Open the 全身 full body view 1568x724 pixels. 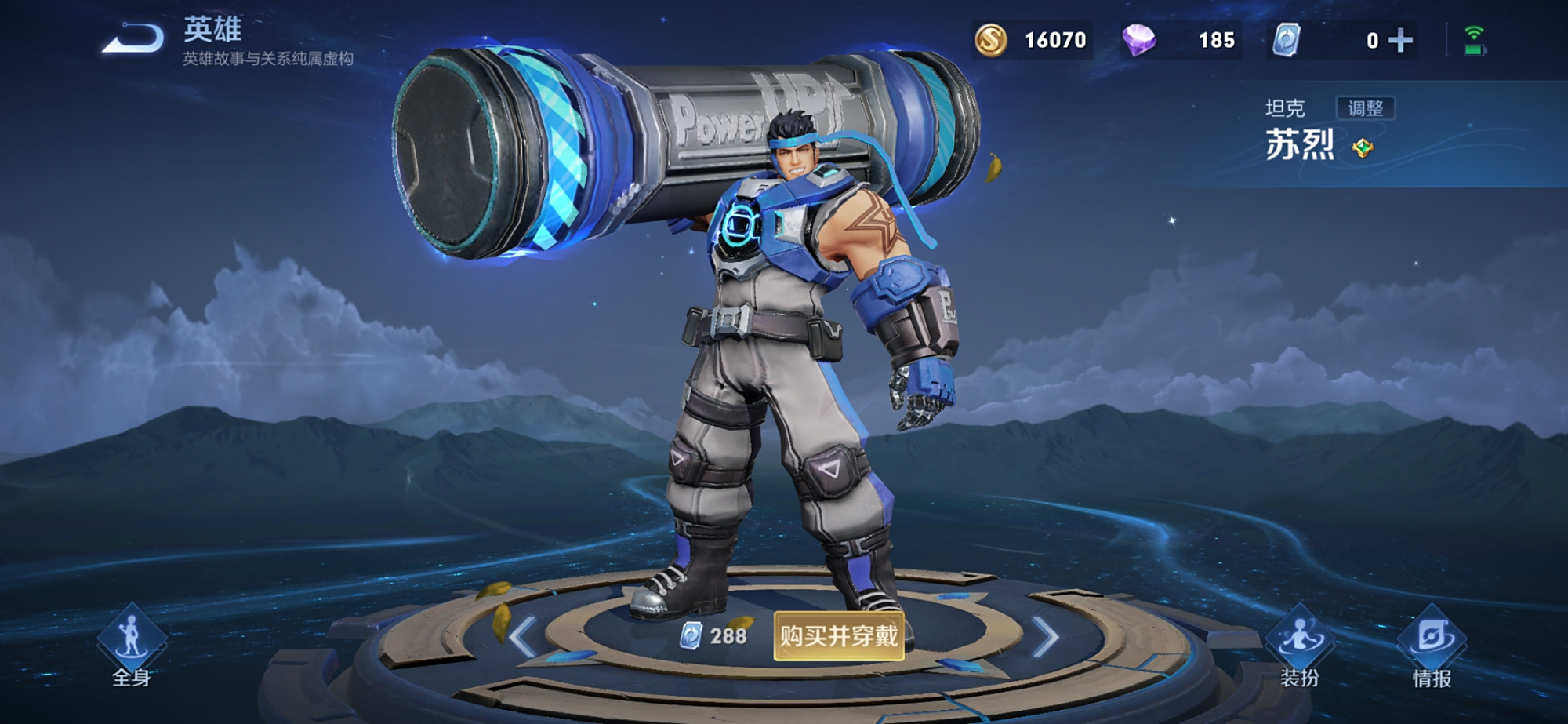pos(131,645)
